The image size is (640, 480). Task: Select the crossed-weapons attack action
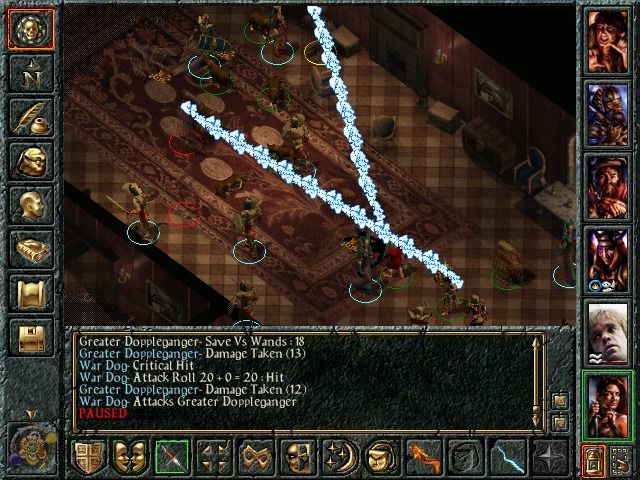(171, 458)
